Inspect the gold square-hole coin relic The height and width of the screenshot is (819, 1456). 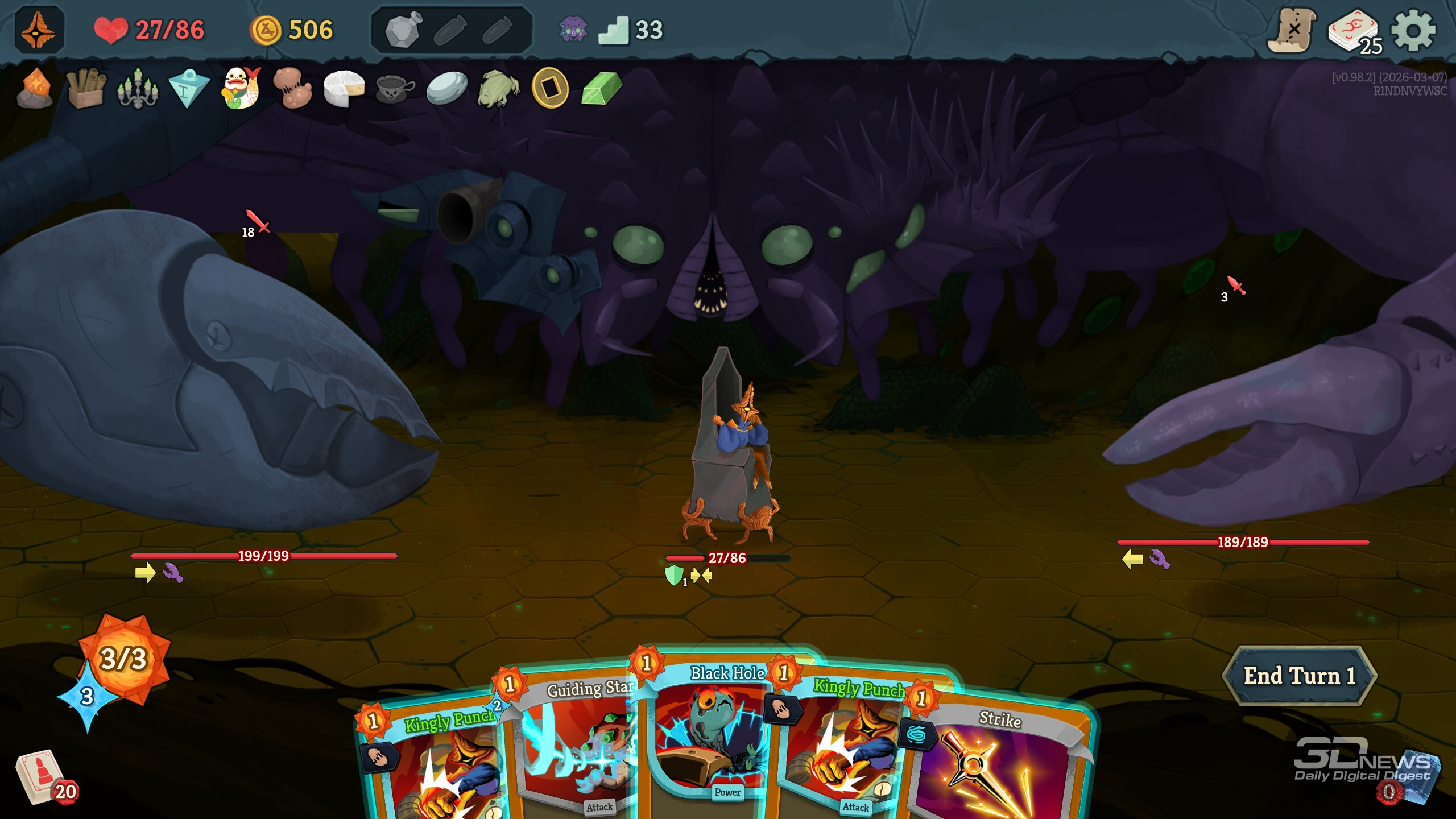click(x=549, y=88)
